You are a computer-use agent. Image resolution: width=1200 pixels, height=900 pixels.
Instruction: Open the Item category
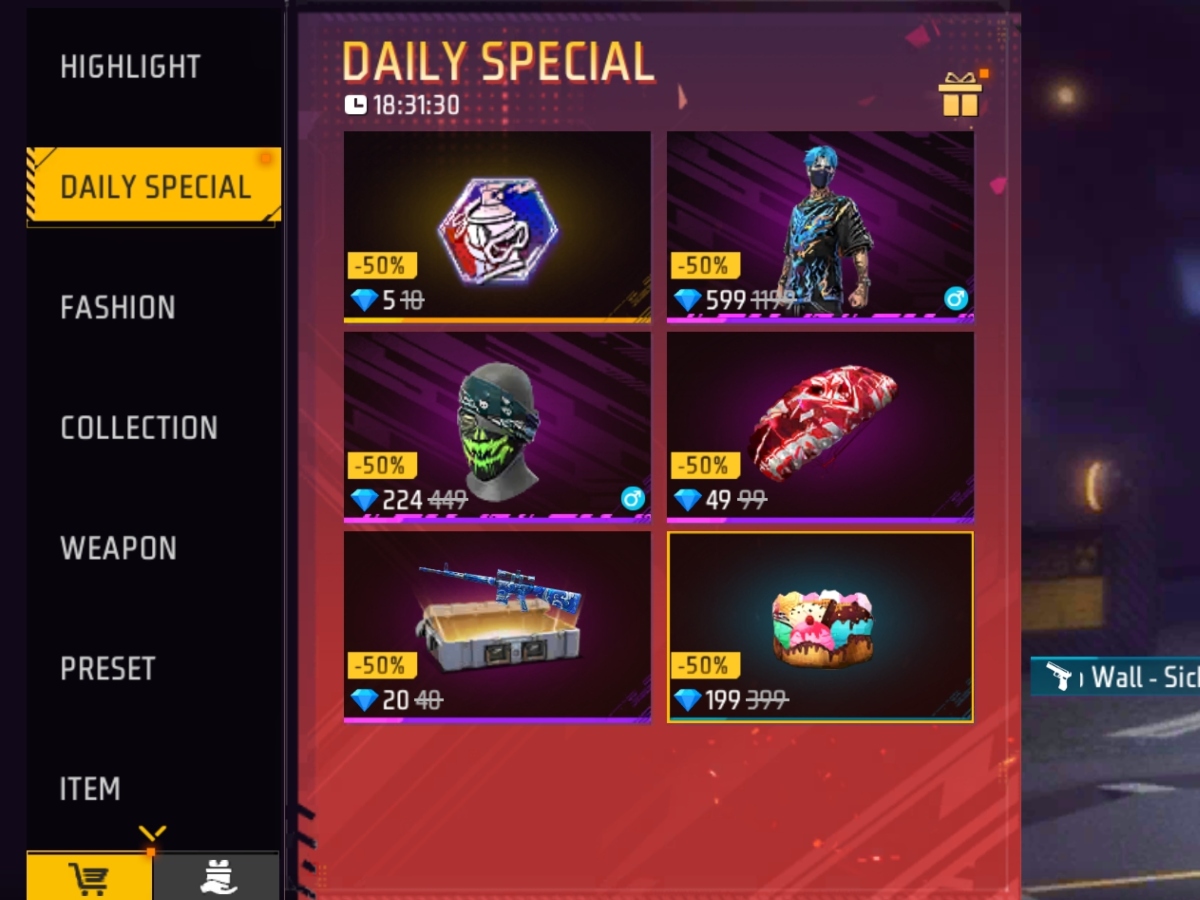pos(90,789)
